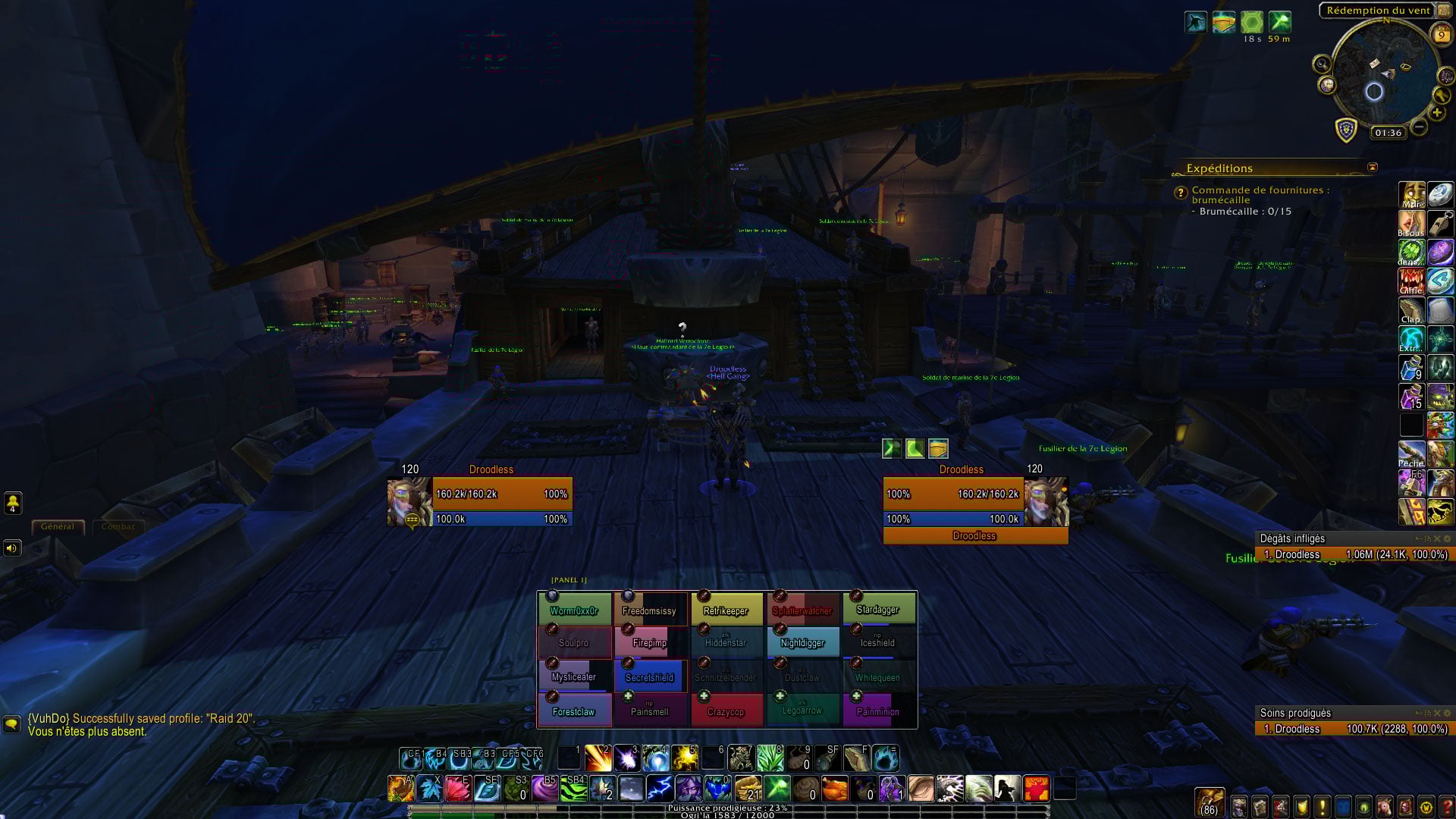Viewport: 1456px width, 819px height.
Task: Toggle the speaker sound button
Action: (x=12, y=548)
